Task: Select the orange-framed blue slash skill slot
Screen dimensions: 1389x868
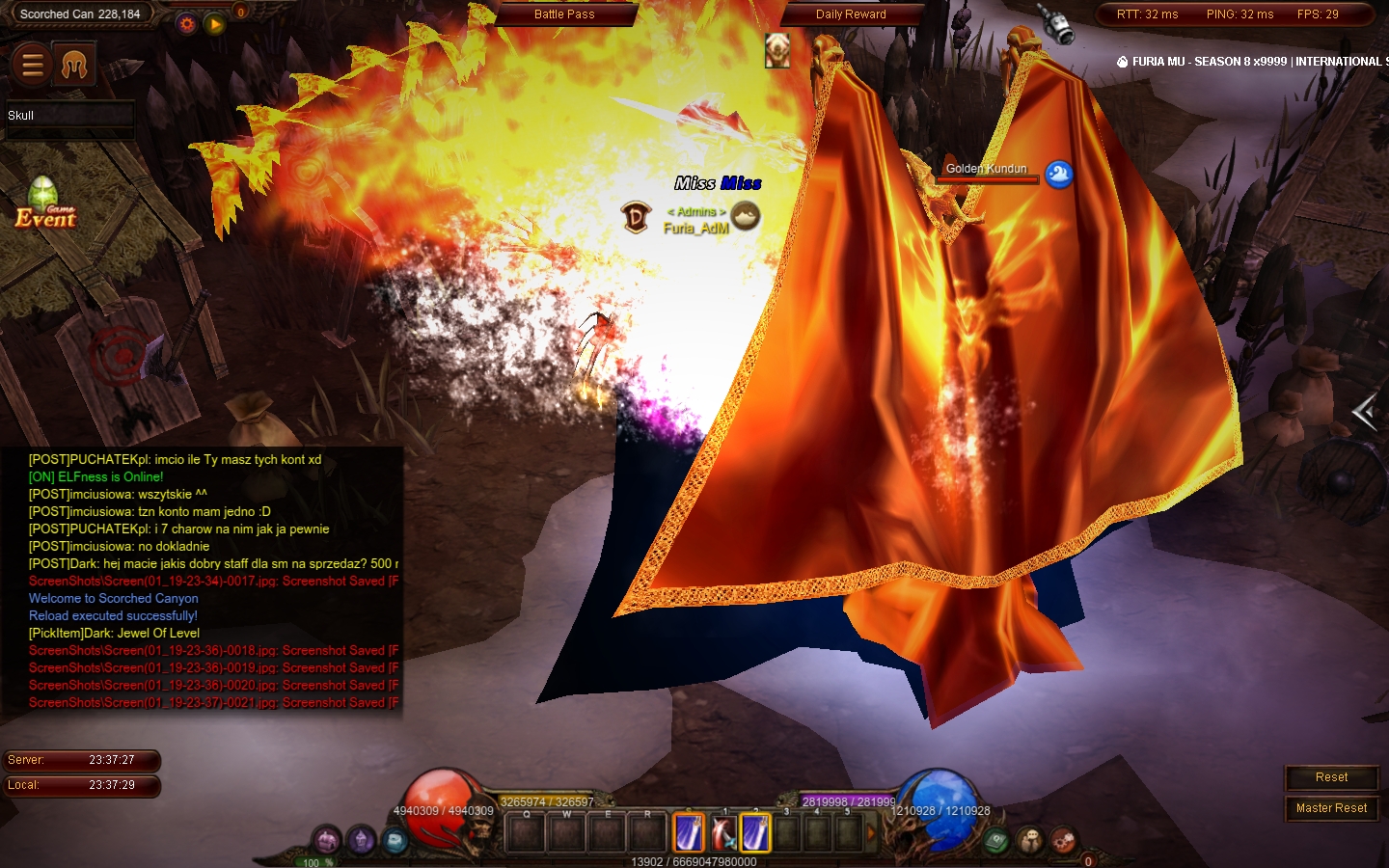Action: (x=689, y=832)
